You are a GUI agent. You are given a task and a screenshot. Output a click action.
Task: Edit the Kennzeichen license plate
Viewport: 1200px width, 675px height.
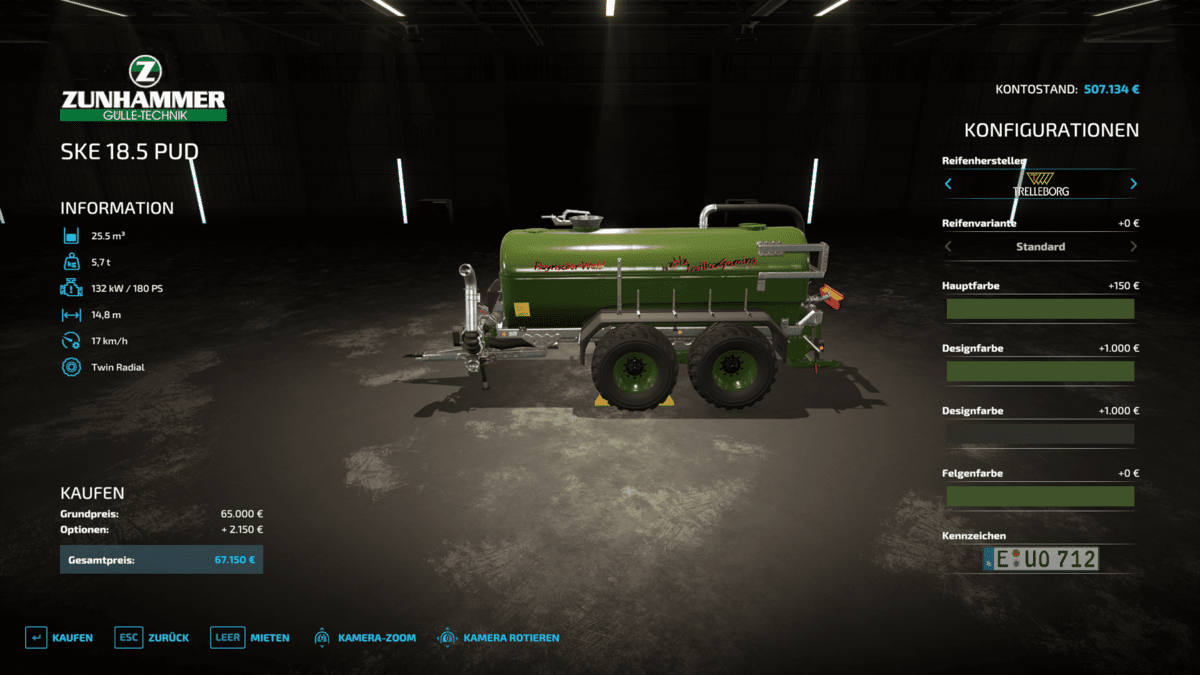pyautogui.click(x=1040, y=559)
